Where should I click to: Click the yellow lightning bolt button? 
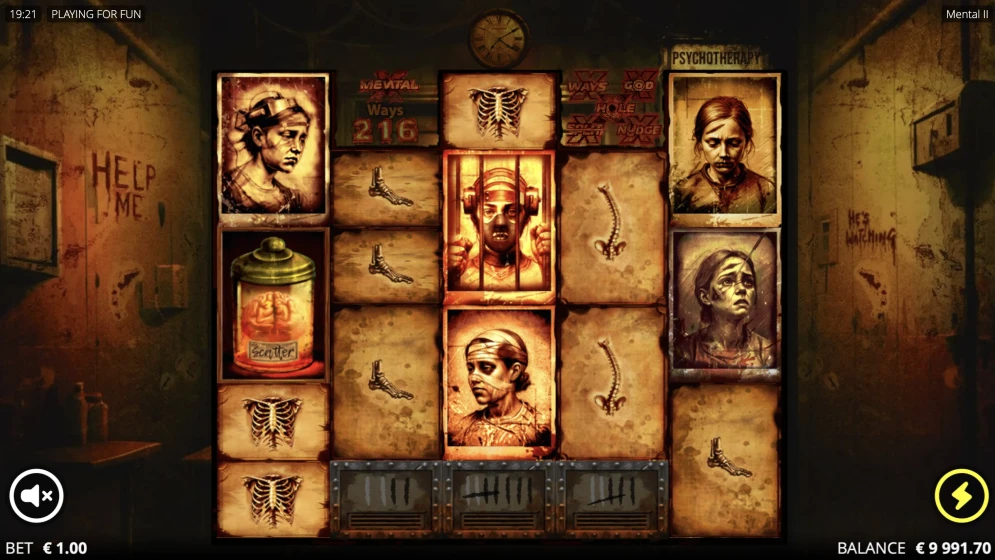click(961, 496)
